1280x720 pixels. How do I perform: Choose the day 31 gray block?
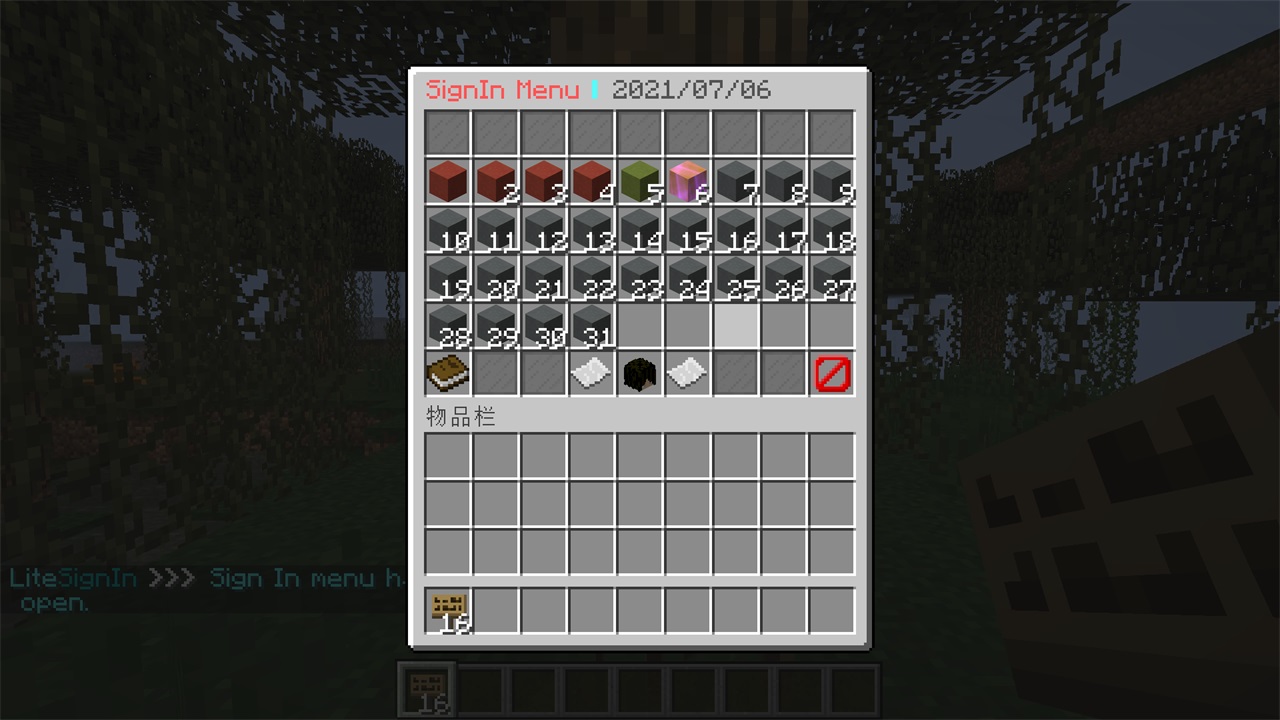click(x=591, y=326)
